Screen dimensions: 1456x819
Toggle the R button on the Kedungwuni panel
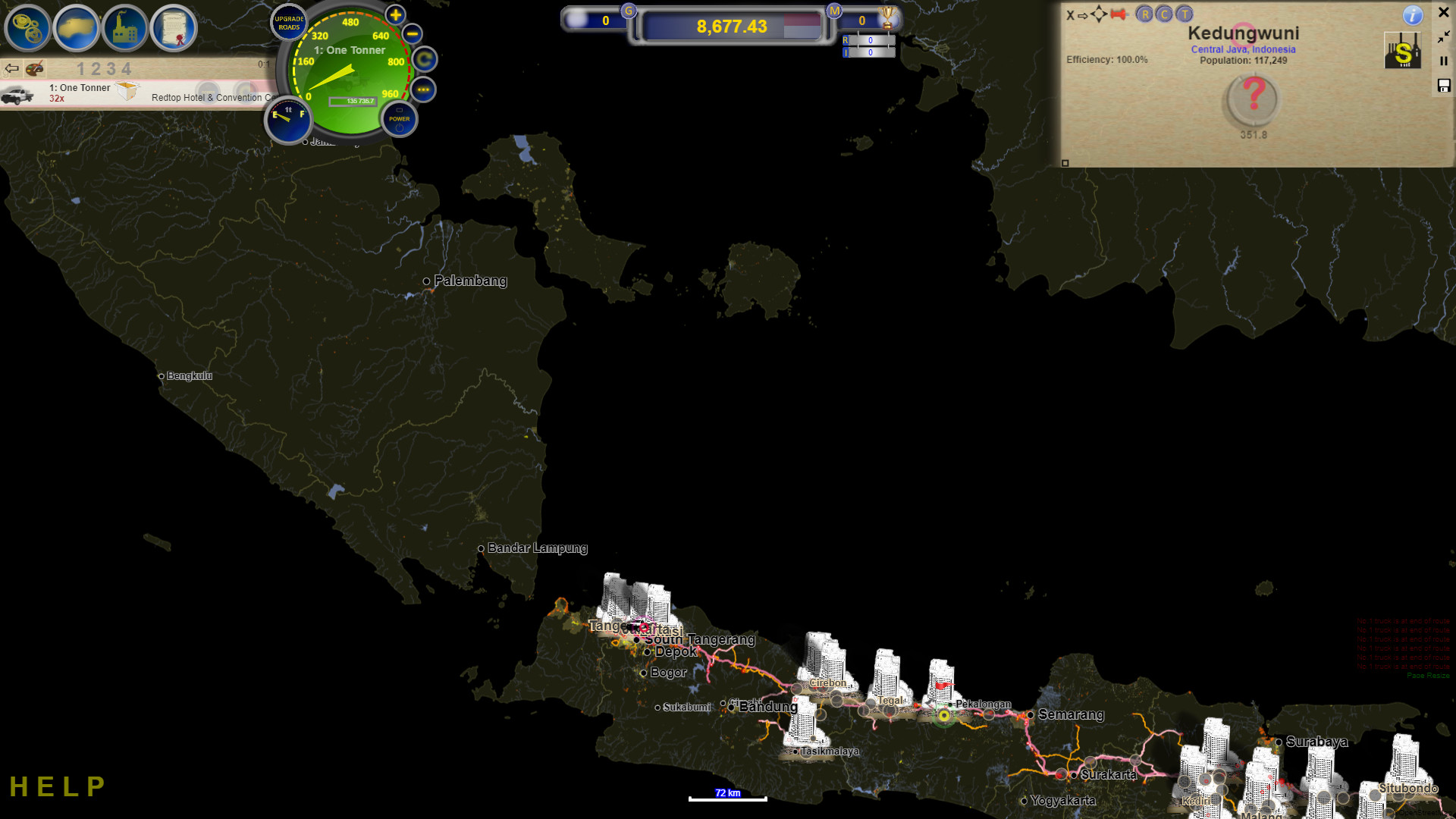coord(1145,14)
